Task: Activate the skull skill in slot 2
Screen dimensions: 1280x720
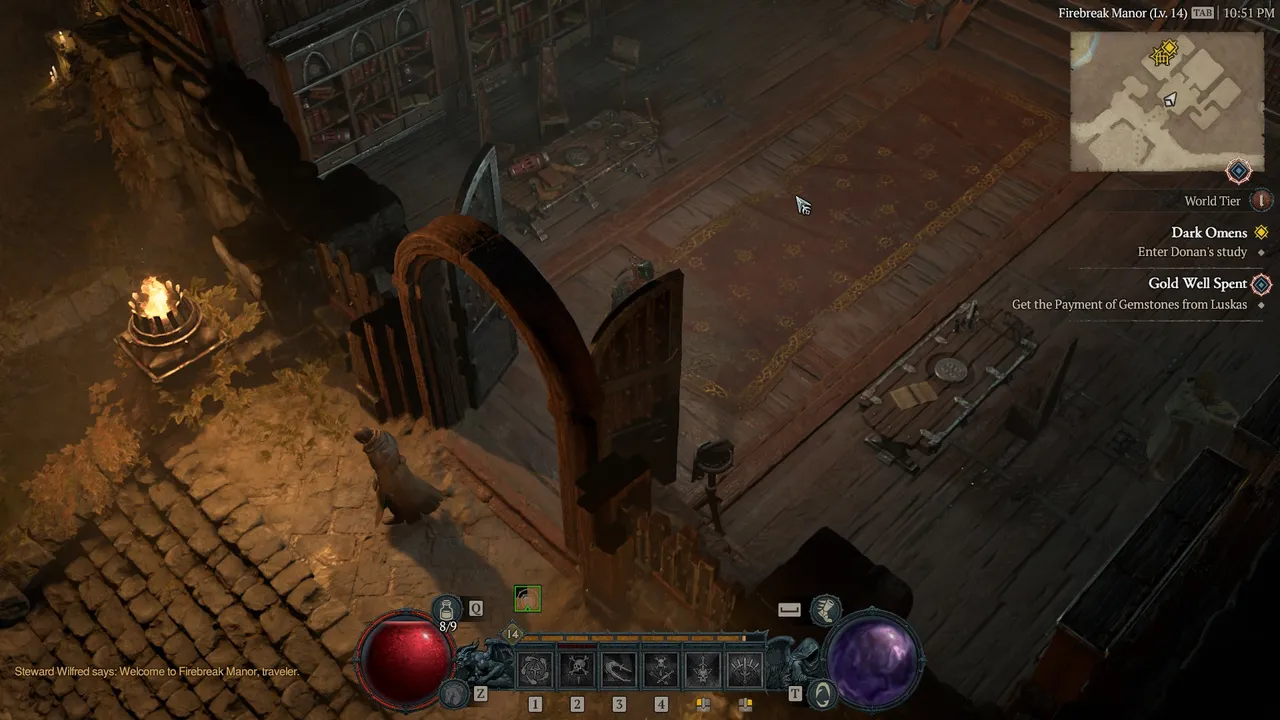Action: point(577,670)
